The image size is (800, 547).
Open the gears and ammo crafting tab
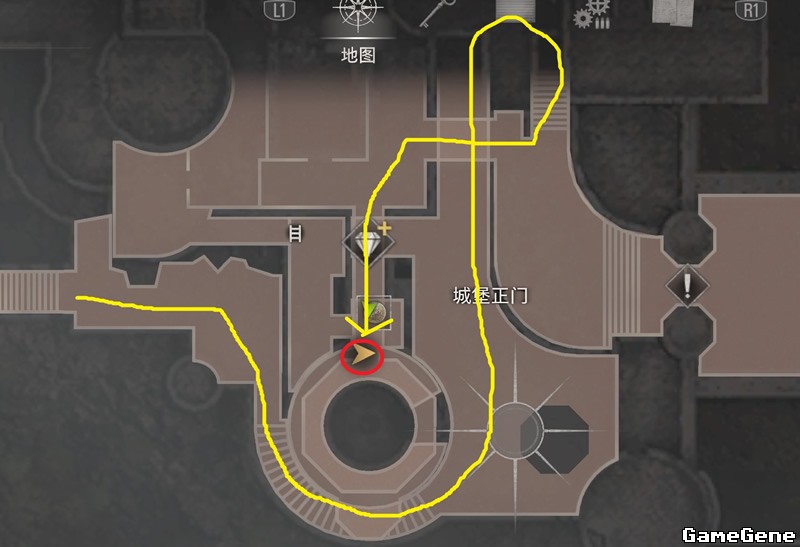593,14
